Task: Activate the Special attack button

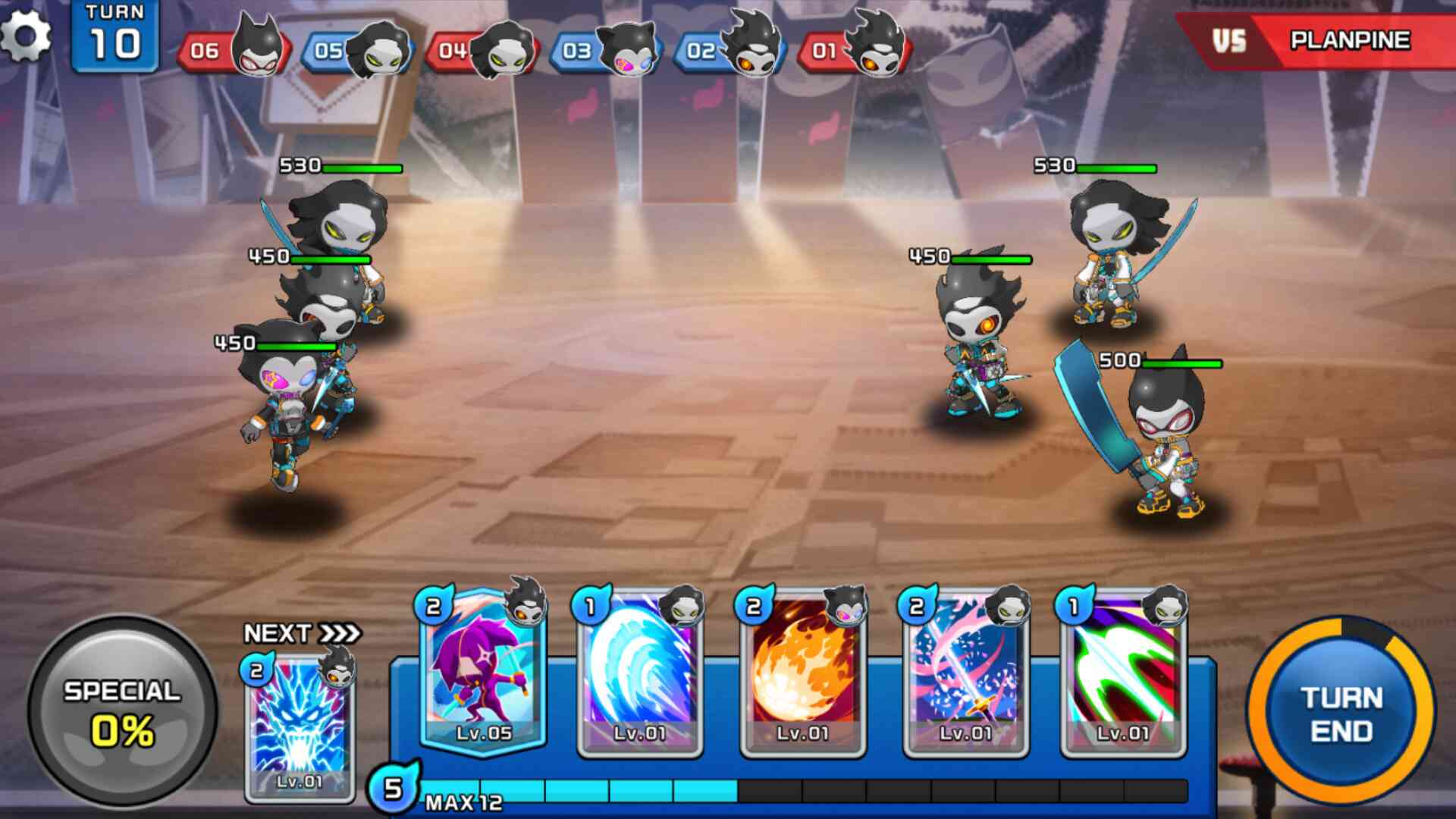Action: pos(122,711)
